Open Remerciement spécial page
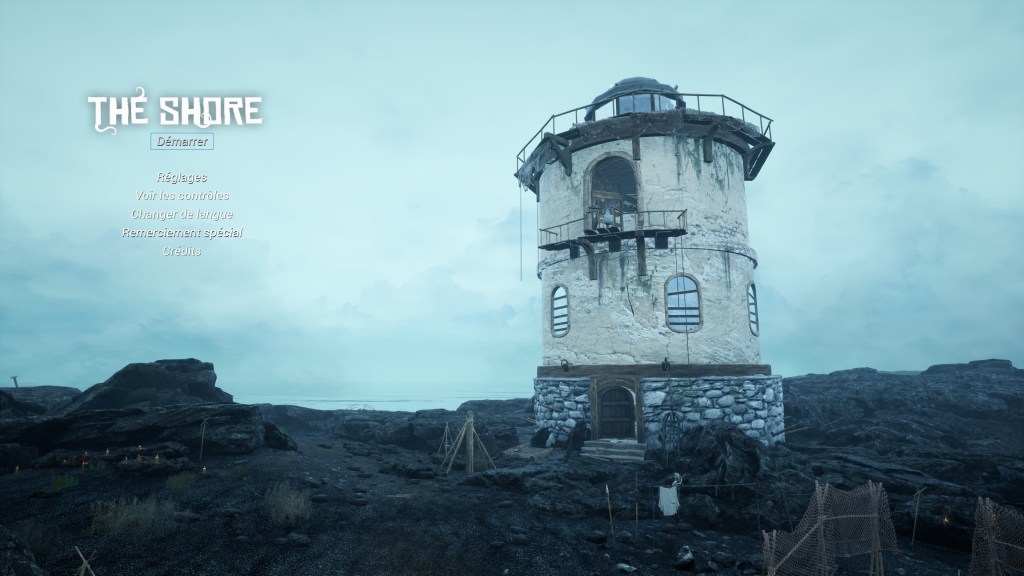The height and width of the screenshot is (576, 1024). click(x=182, y=232)
